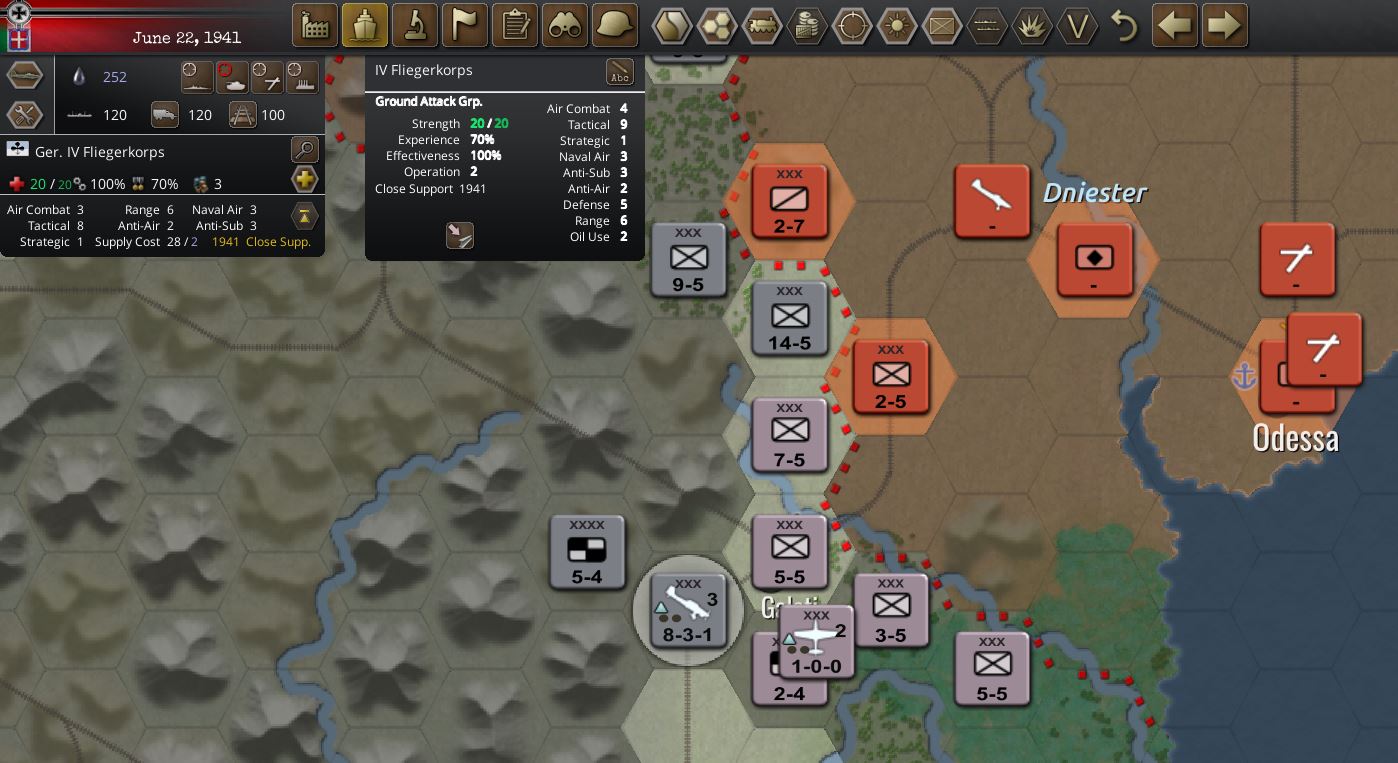The image size is (1398, 763).
Task: Toggle the explosion overlay hexagon
Action: click(x=1032, y=26)
